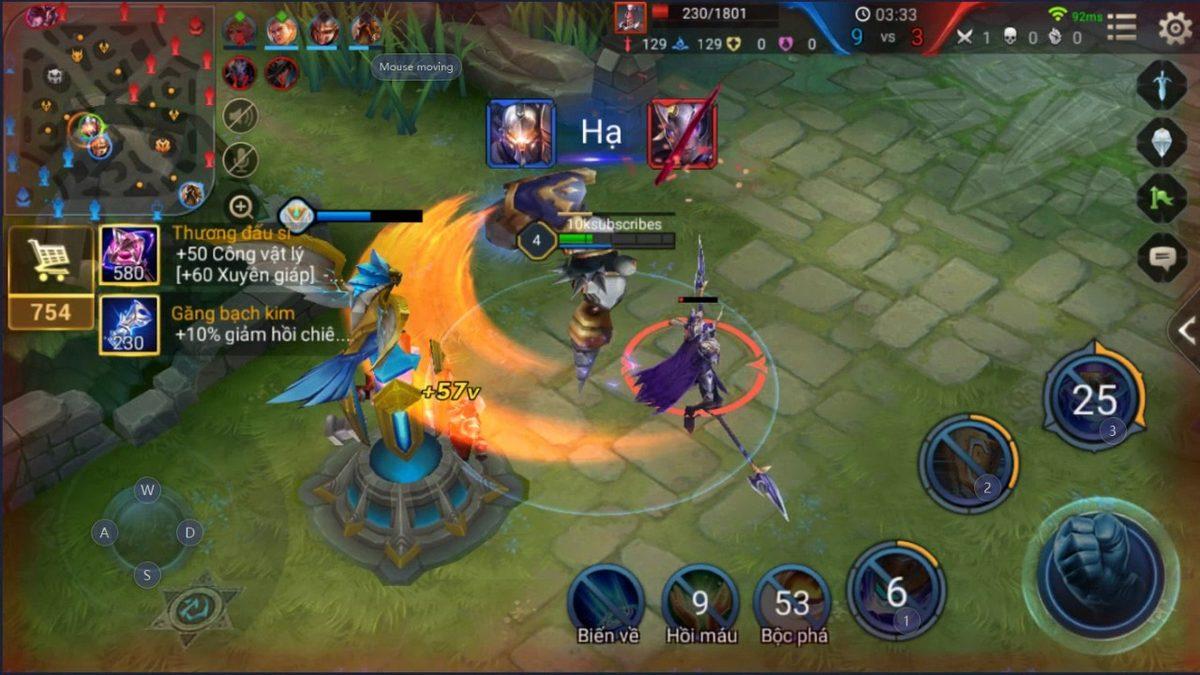Open the quick chat bubble

tap(1161, 257)
